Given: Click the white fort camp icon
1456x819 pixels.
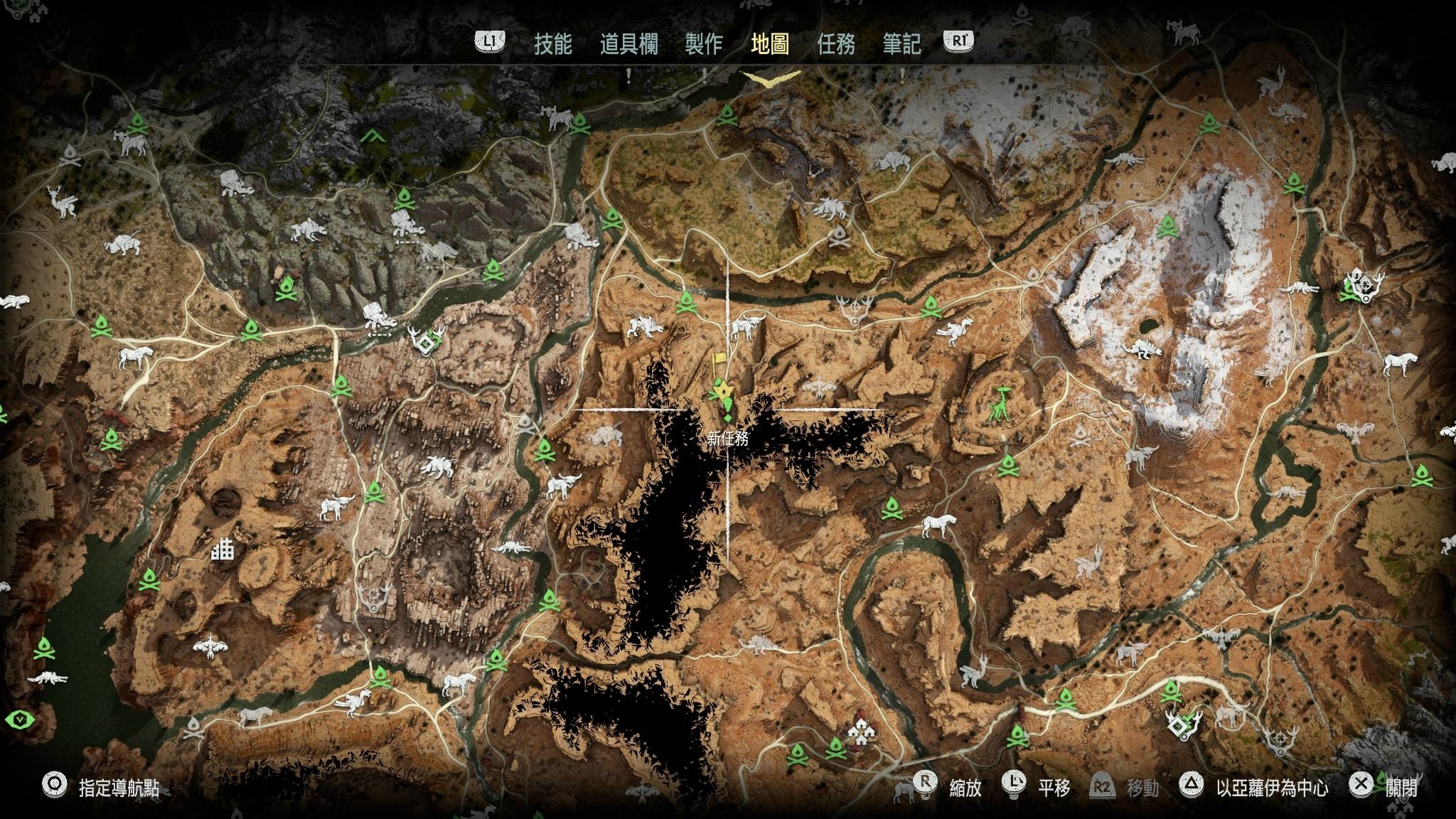Looking at the screenshot, I should tap(224, 552).
